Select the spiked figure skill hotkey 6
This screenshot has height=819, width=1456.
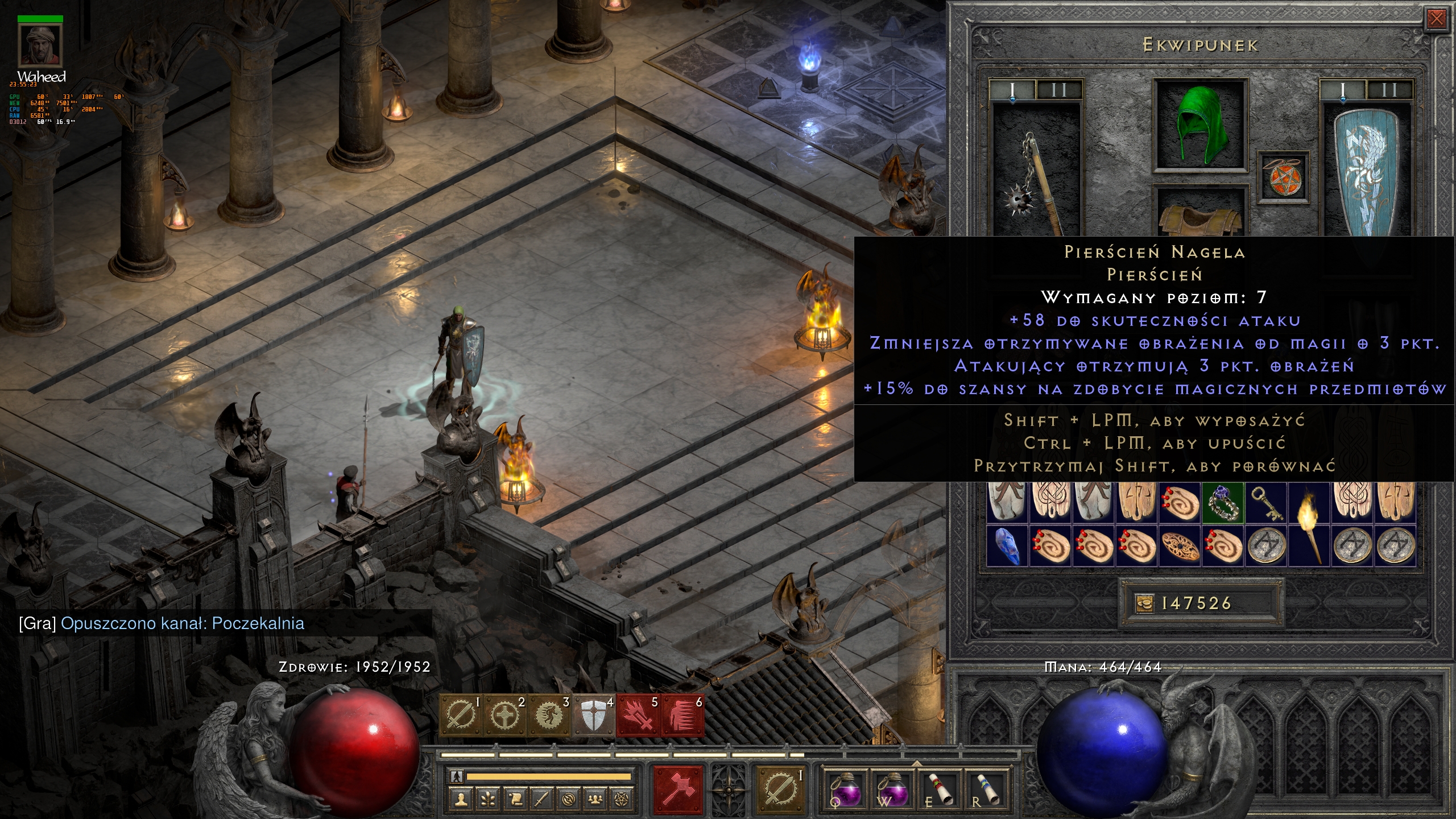click(x=682, y=715)
